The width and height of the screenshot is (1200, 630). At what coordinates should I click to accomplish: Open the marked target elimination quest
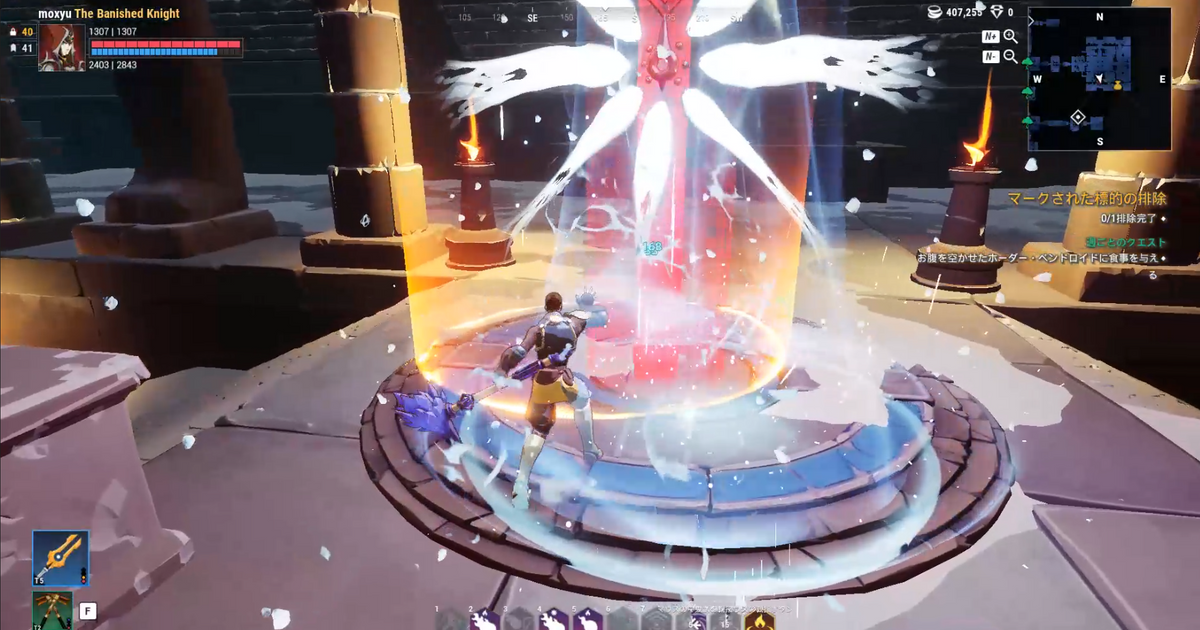pos(1084,200)
